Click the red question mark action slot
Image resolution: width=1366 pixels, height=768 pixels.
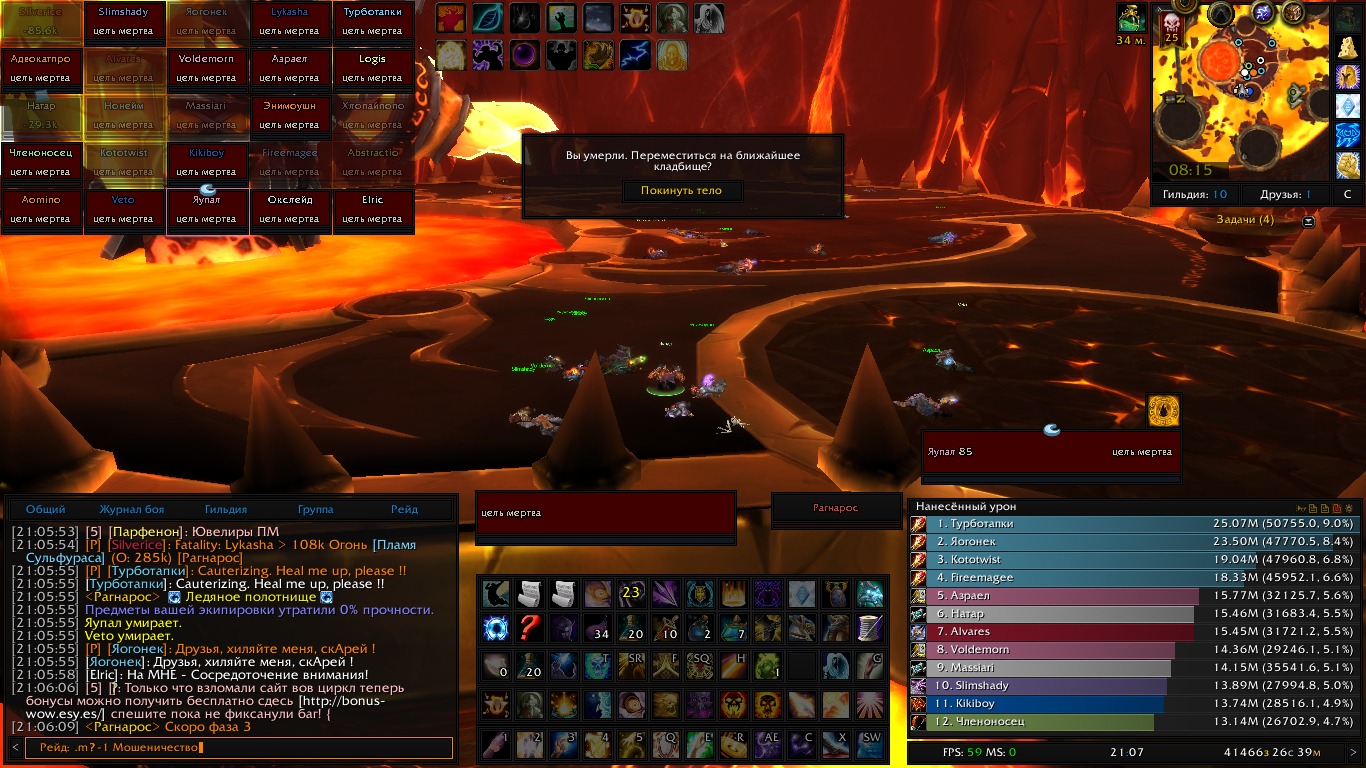530,628
